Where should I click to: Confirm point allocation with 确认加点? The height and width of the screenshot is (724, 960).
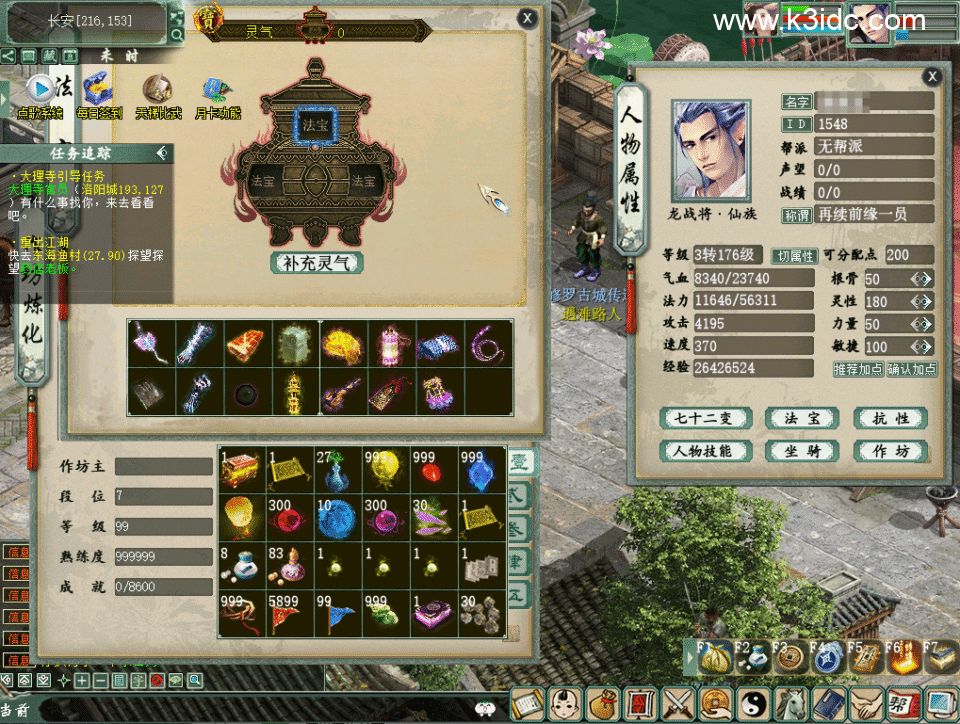(911, 369)
